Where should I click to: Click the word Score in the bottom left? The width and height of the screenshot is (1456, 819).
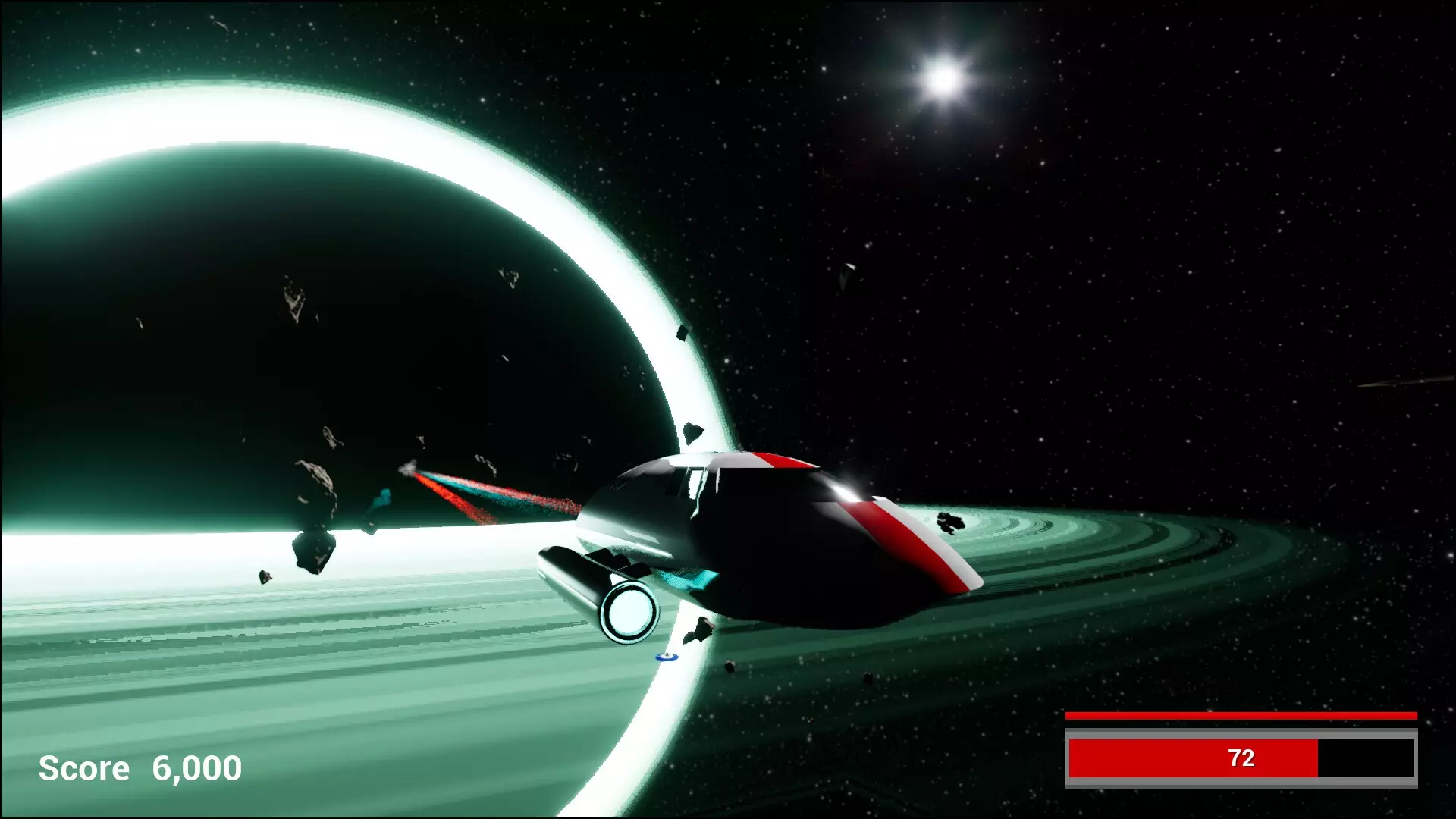tap(85, 769)
